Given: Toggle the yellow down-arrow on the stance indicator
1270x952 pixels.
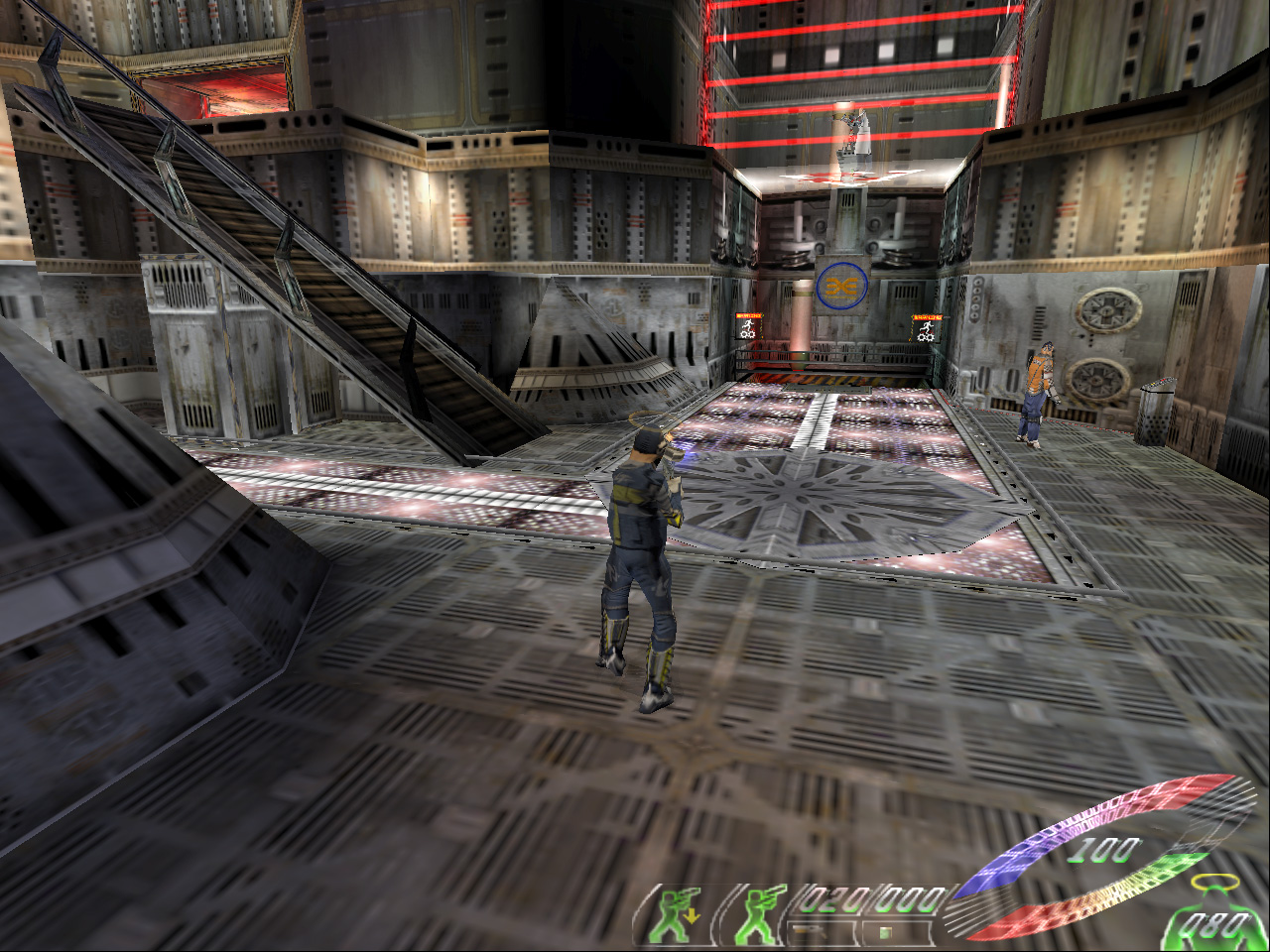Looking at the screenshot, I should pos(692,915).
